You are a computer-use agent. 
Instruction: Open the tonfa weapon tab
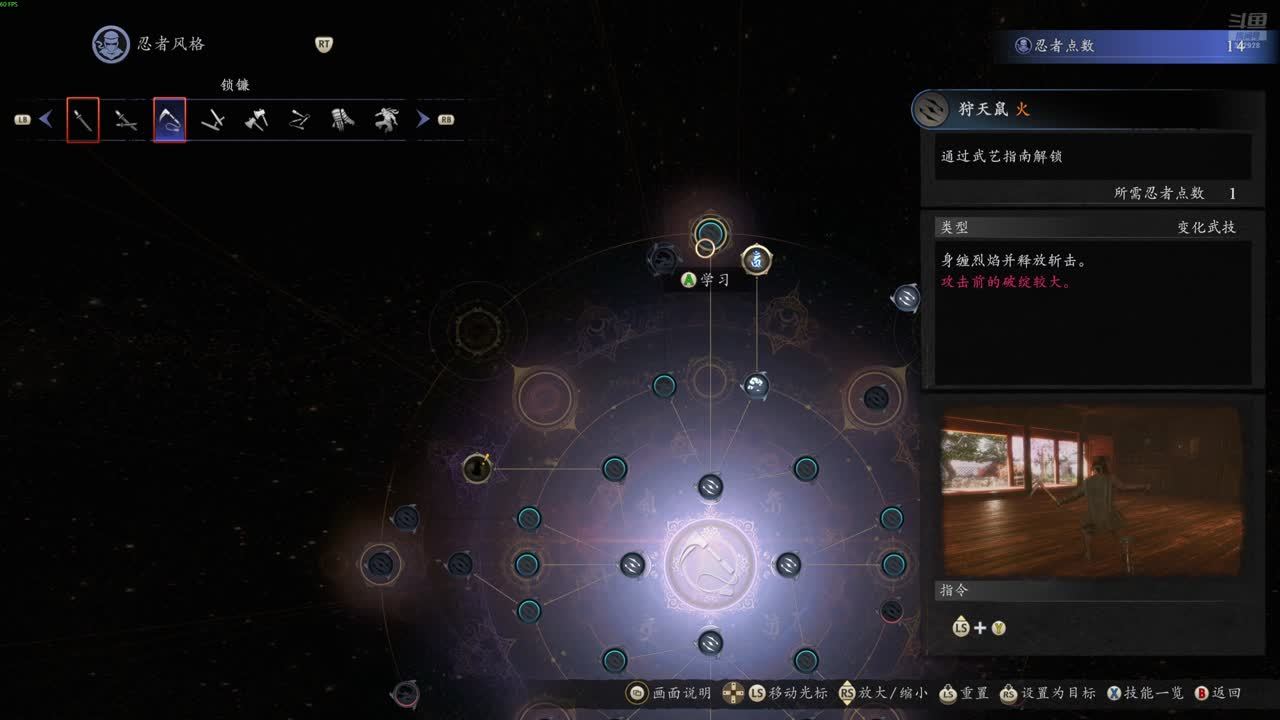coord(212,120)
